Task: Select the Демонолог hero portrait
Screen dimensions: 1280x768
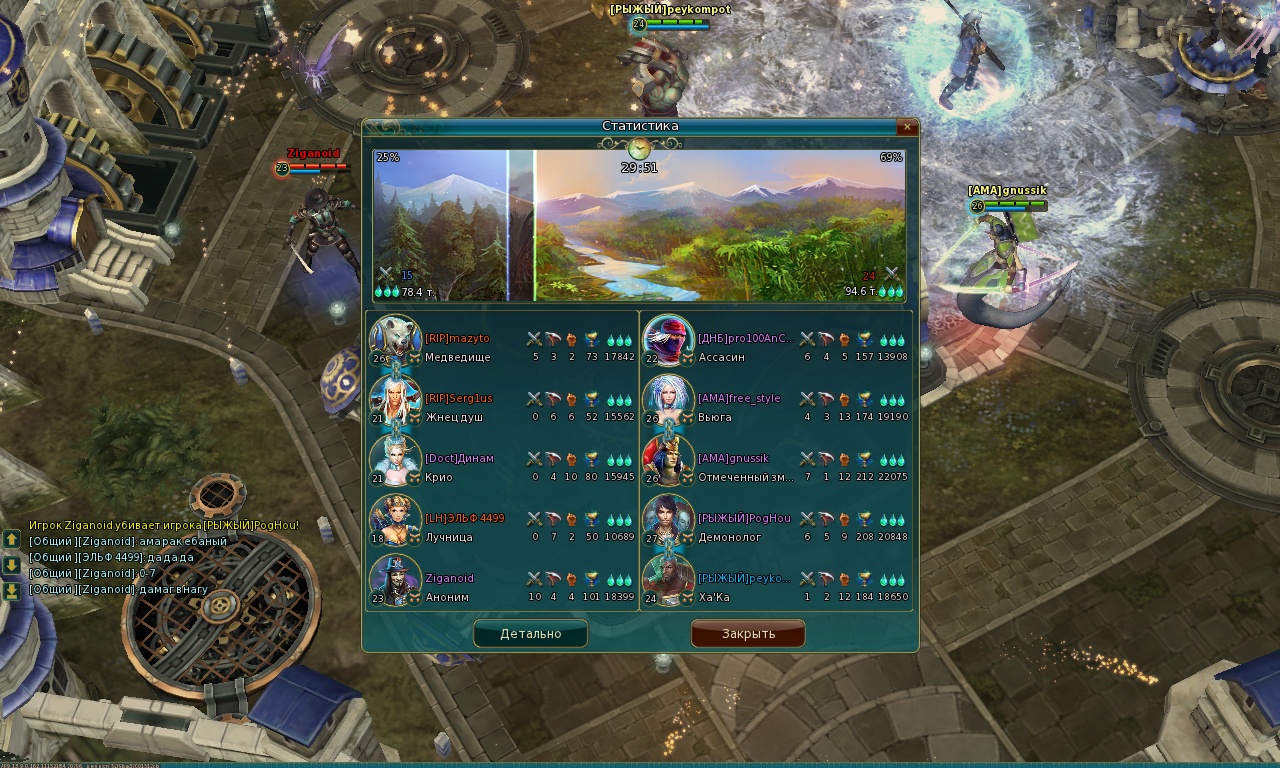Action: (x=668, y=520)
